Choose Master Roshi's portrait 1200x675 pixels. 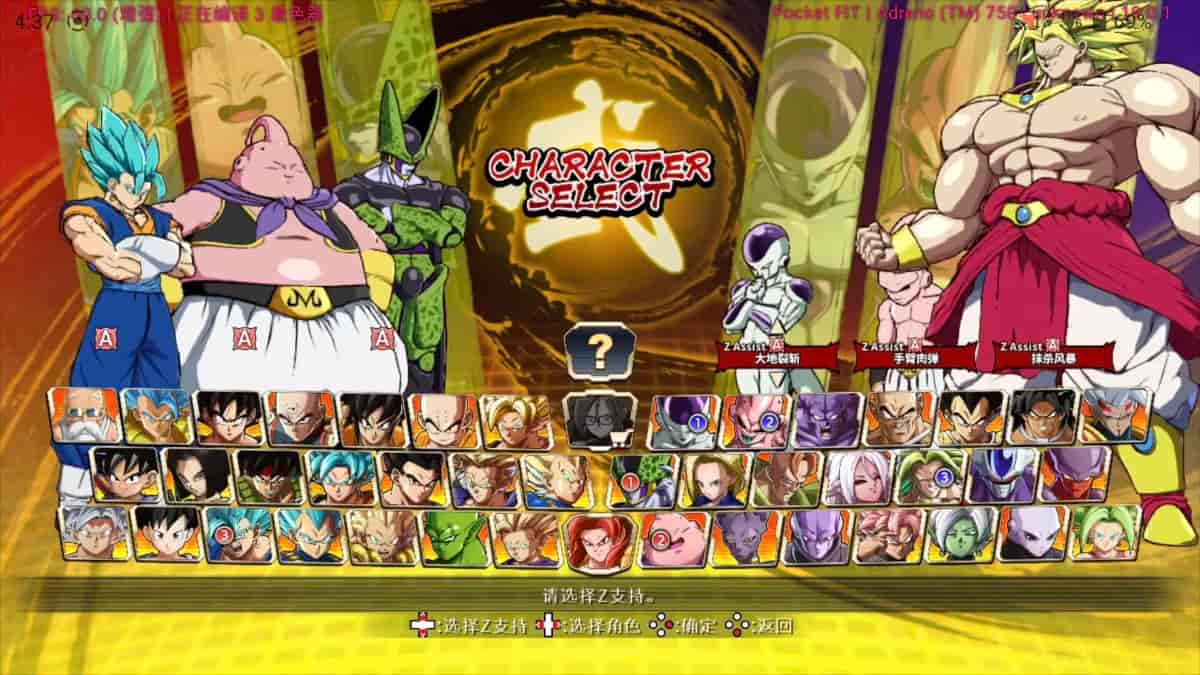click(x=84, y=417)
